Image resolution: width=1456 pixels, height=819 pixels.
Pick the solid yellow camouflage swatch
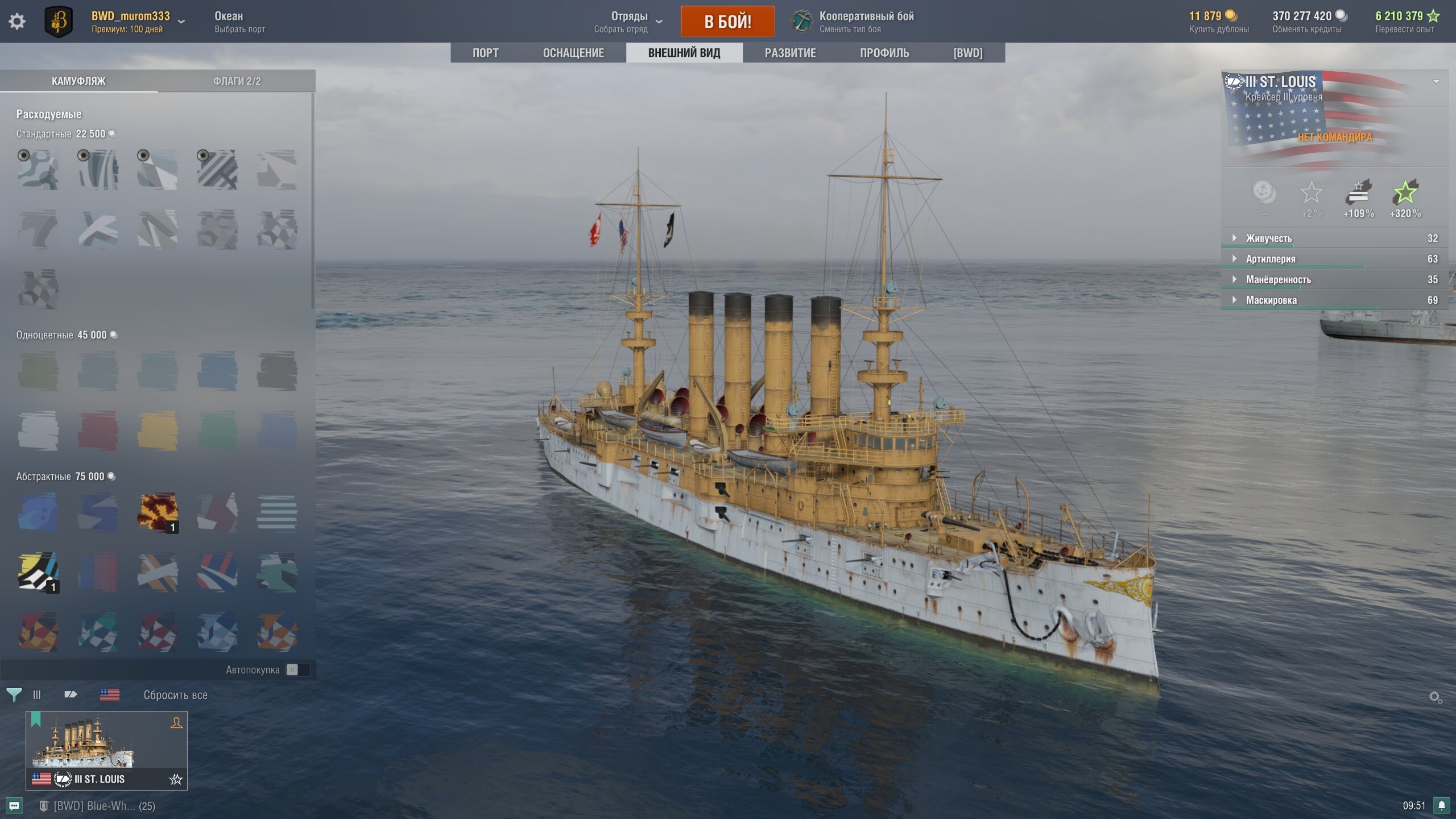[158, 431]
